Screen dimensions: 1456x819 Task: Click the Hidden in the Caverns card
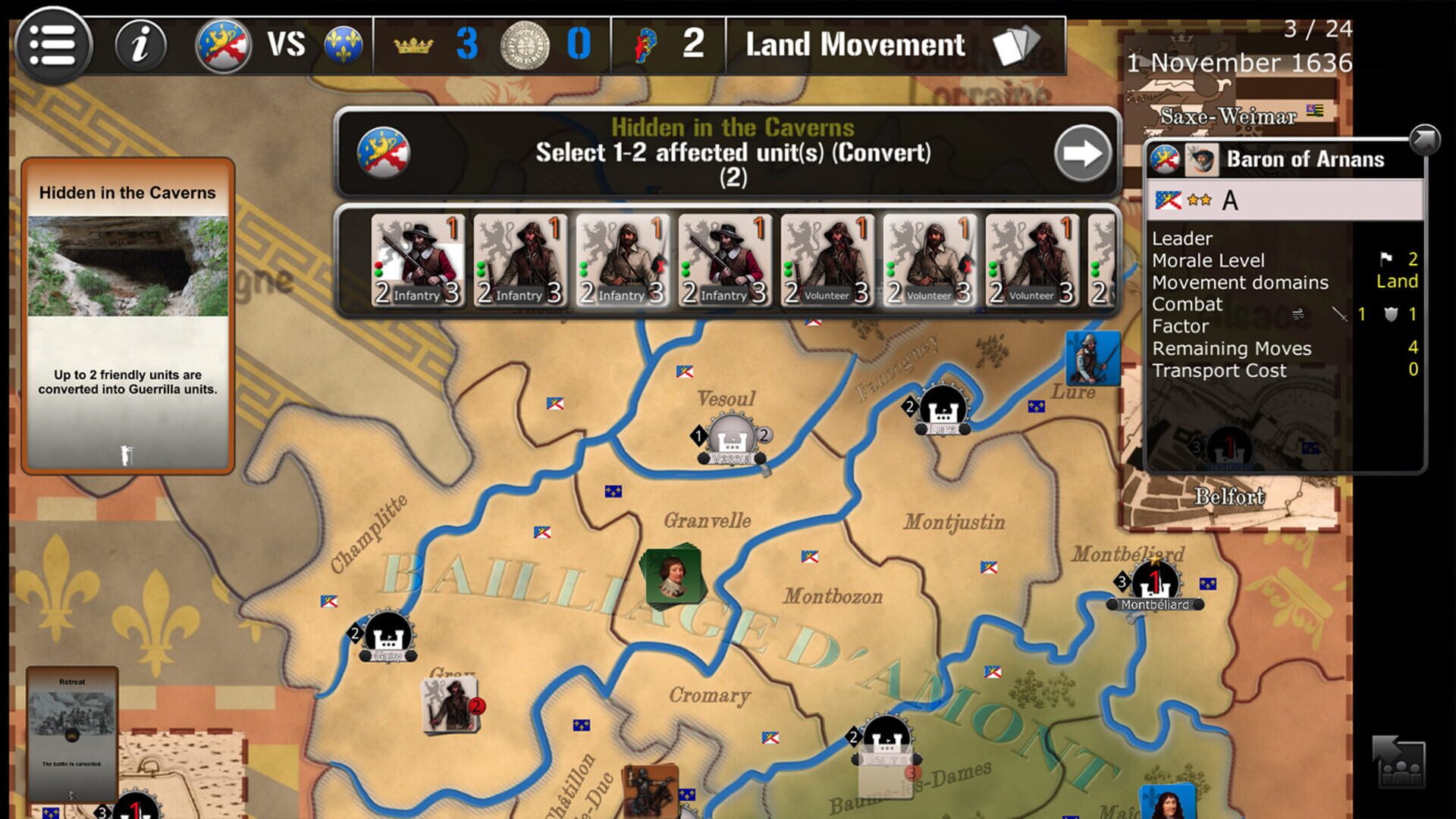pyautogui.click(x=127, y=311)
